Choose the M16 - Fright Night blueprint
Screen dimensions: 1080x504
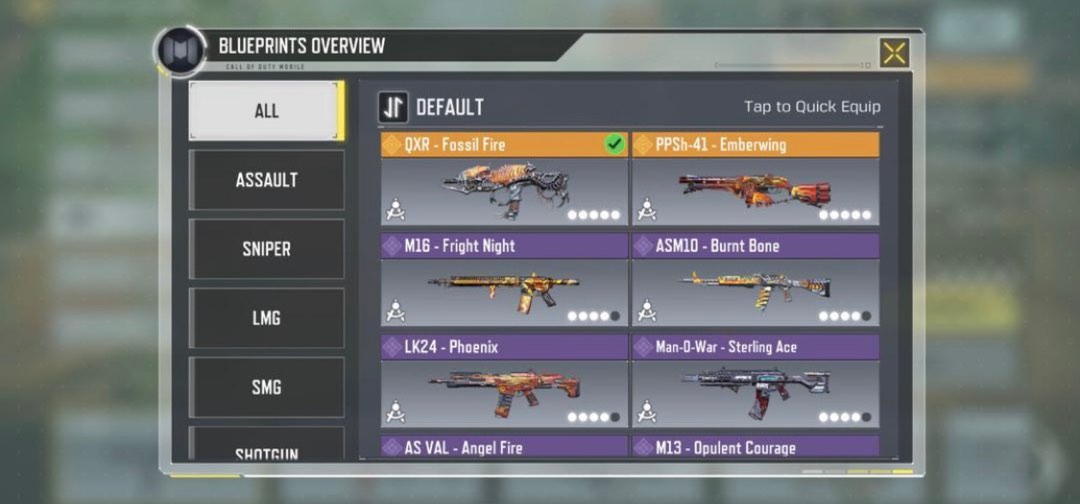coord(504,281)
